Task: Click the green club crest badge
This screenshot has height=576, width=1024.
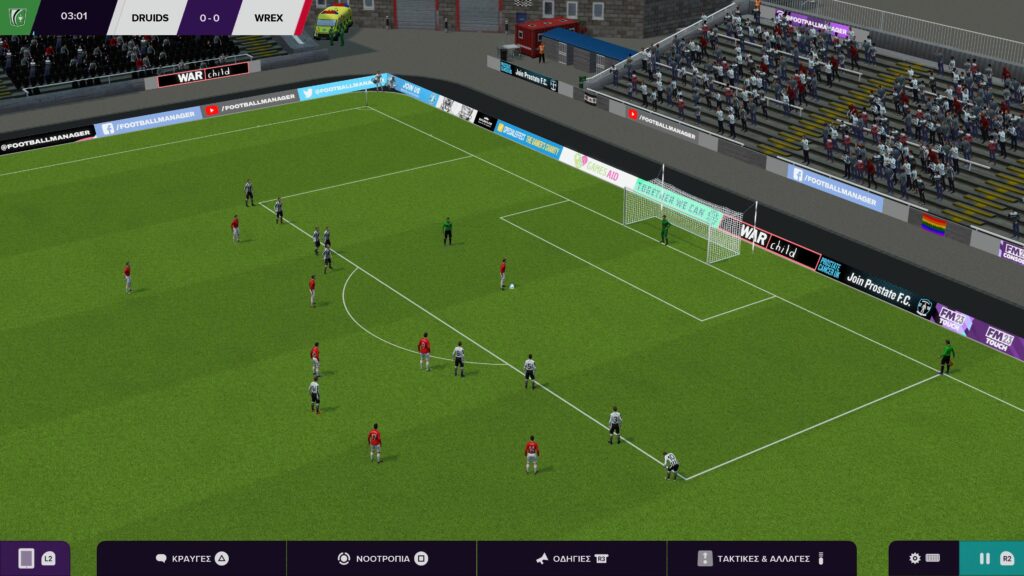Action: pyautogui.click(x=18, y=17)
